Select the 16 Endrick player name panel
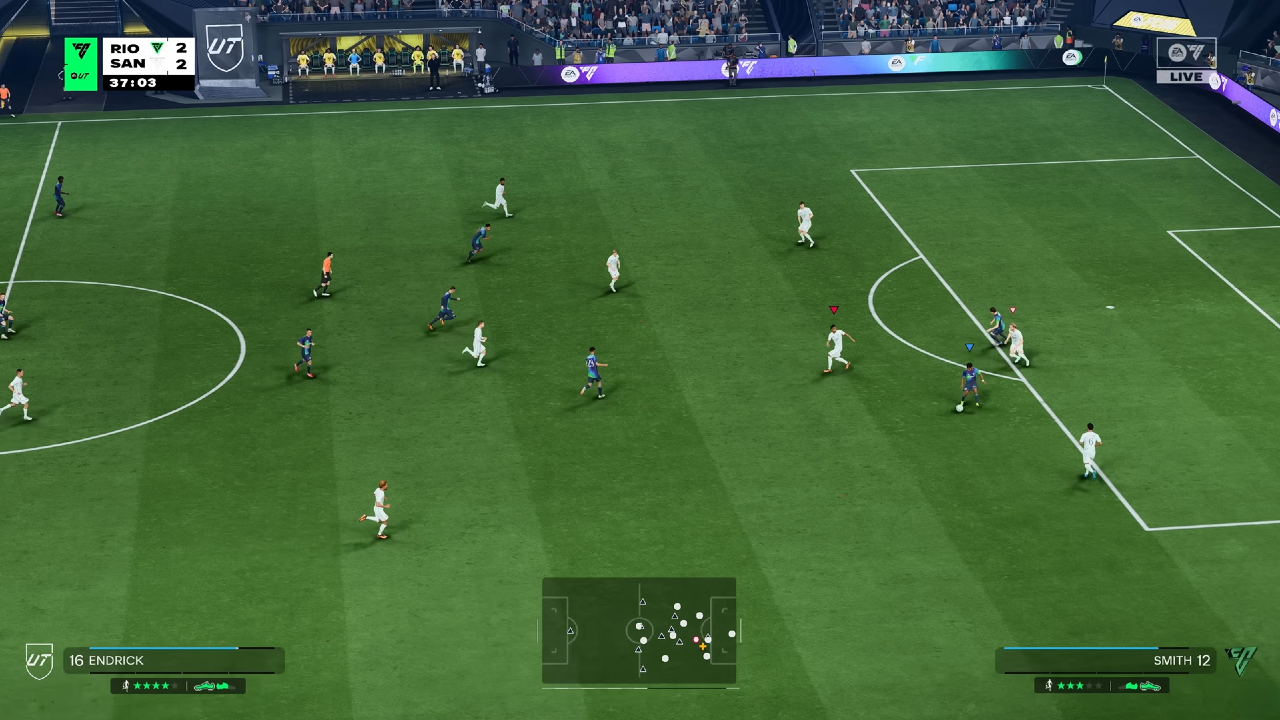 click(x=174, y=660)
